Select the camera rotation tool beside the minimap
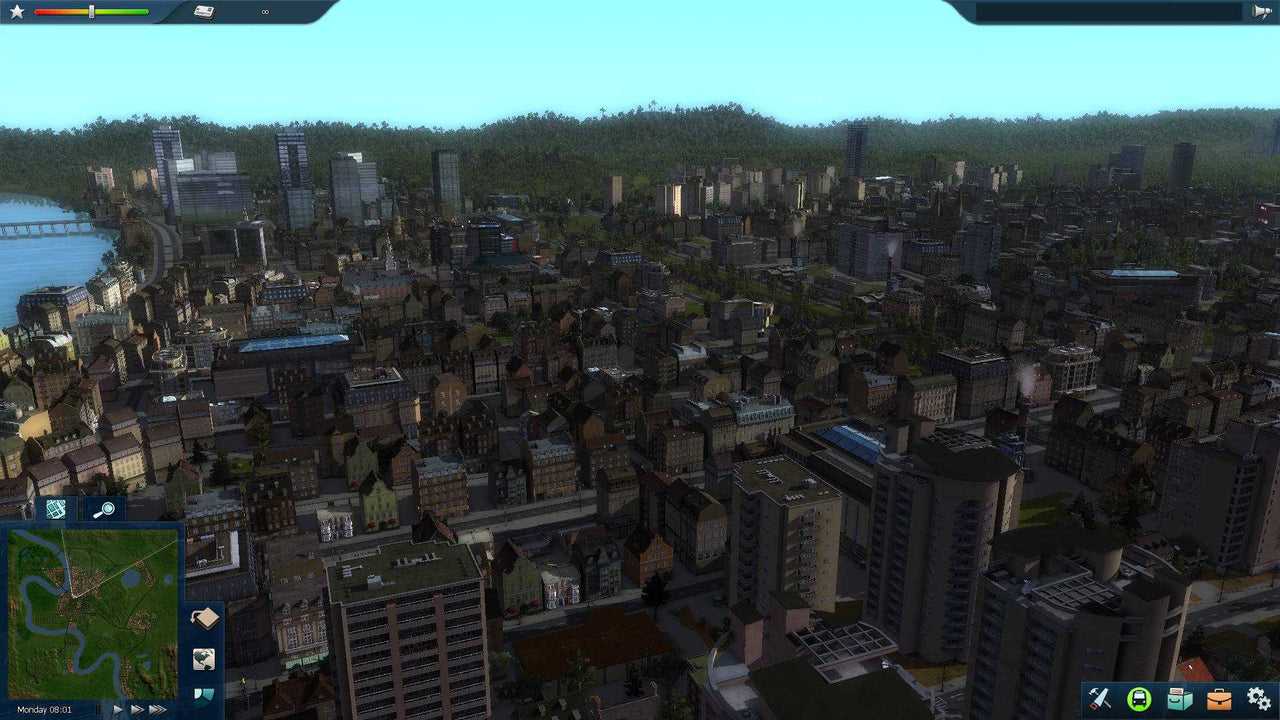The height and width of the screenshot is (720, 1280). [204, 616]
